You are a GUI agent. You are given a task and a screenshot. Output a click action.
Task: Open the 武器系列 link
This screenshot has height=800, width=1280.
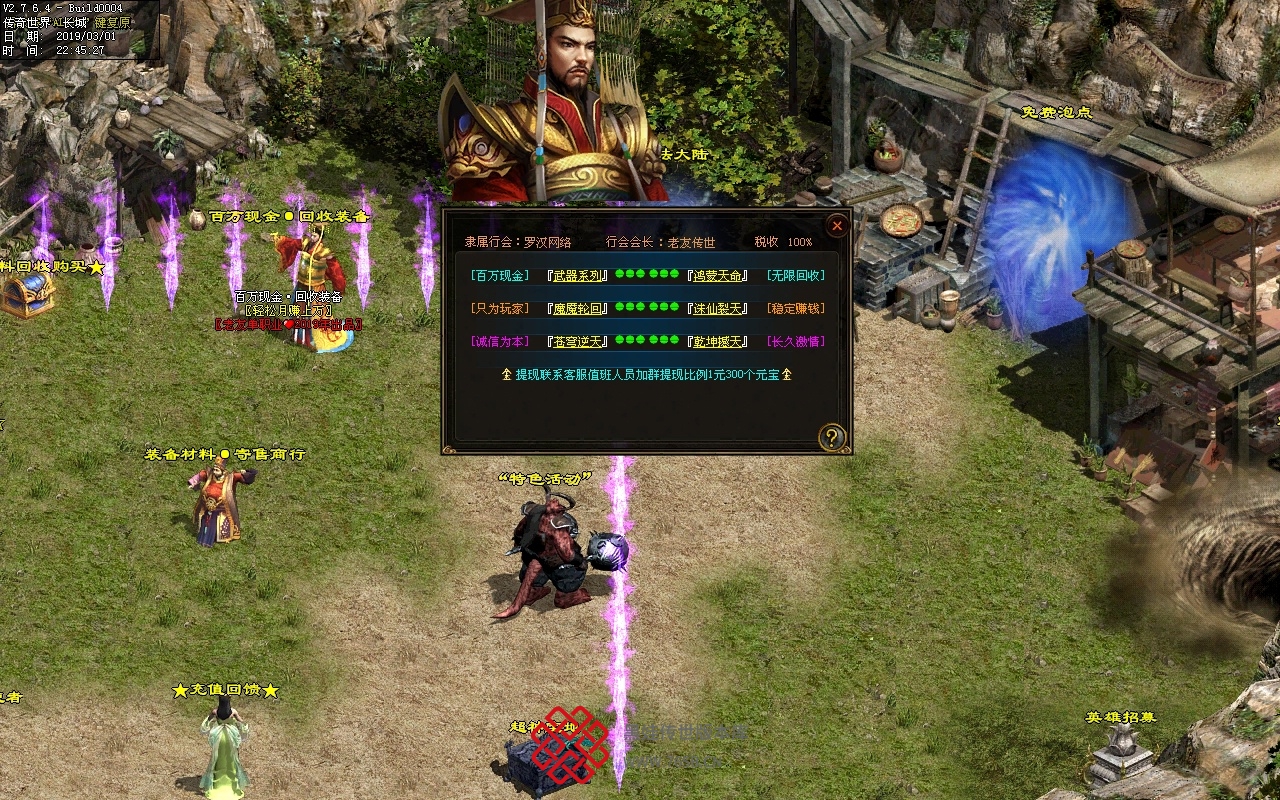pos(578,276)
